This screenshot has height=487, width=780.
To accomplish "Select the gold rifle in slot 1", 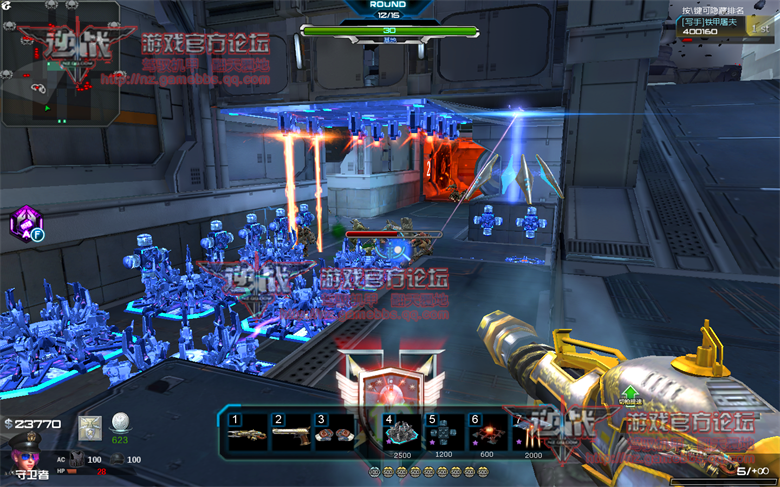I will coord(248,432).
